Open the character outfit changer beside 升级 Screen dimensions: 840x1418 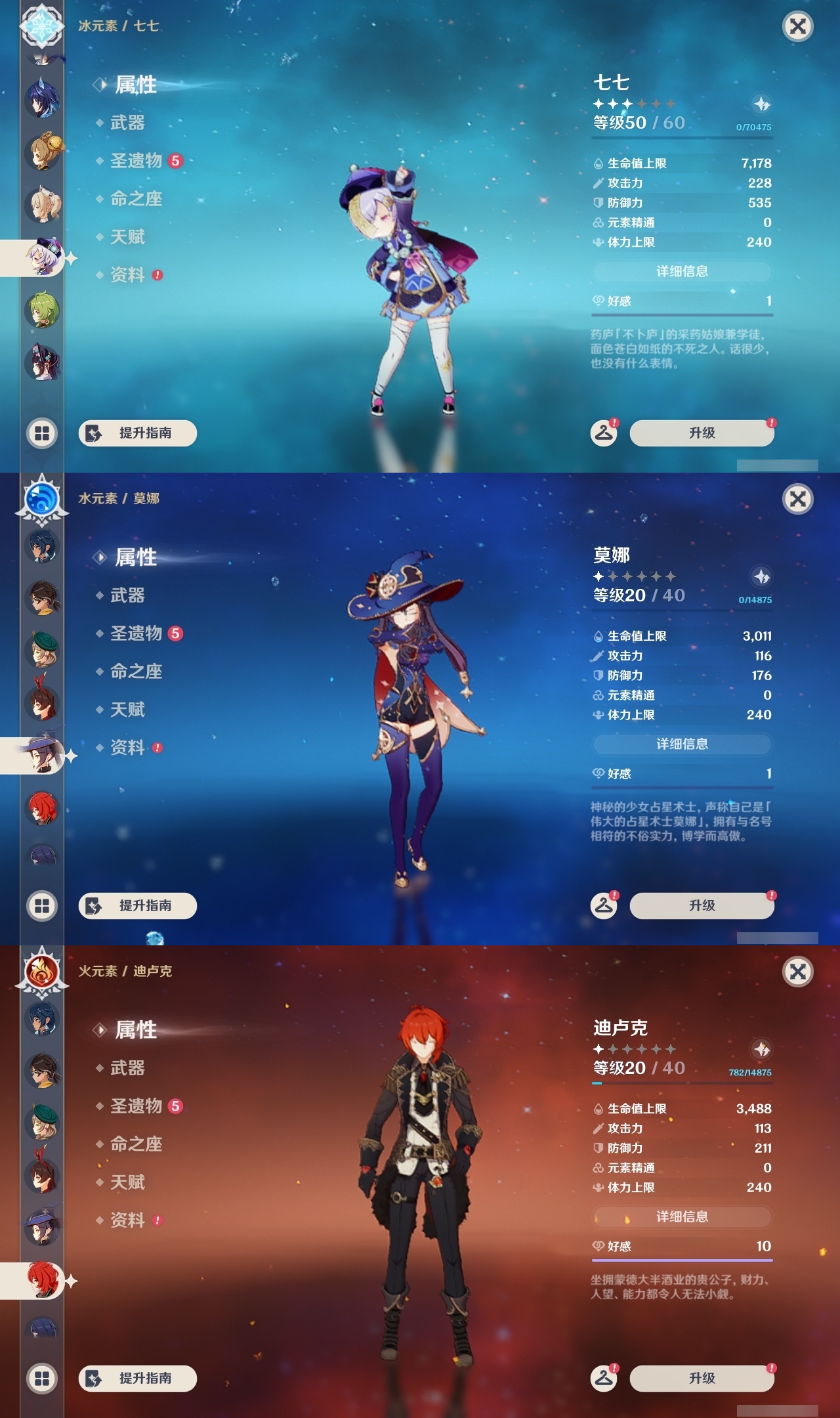point(604,433)
